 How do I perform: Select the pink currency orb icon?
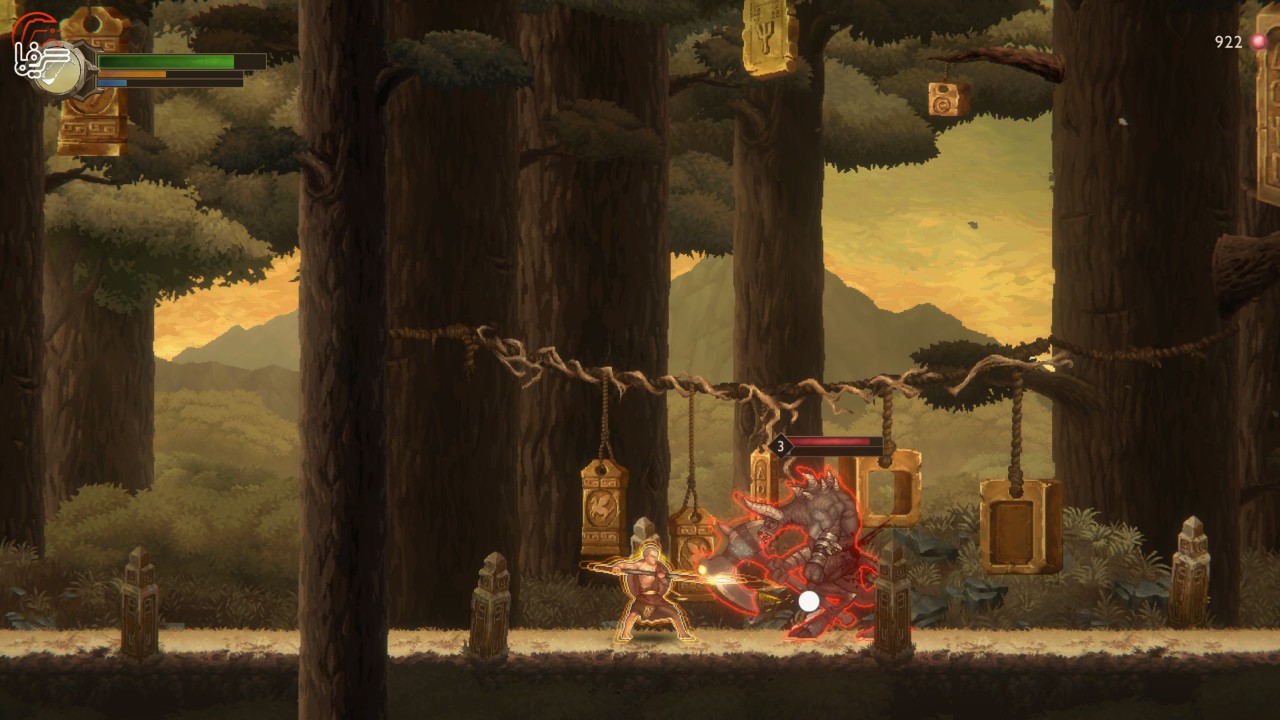click(x=1258, y=42)
